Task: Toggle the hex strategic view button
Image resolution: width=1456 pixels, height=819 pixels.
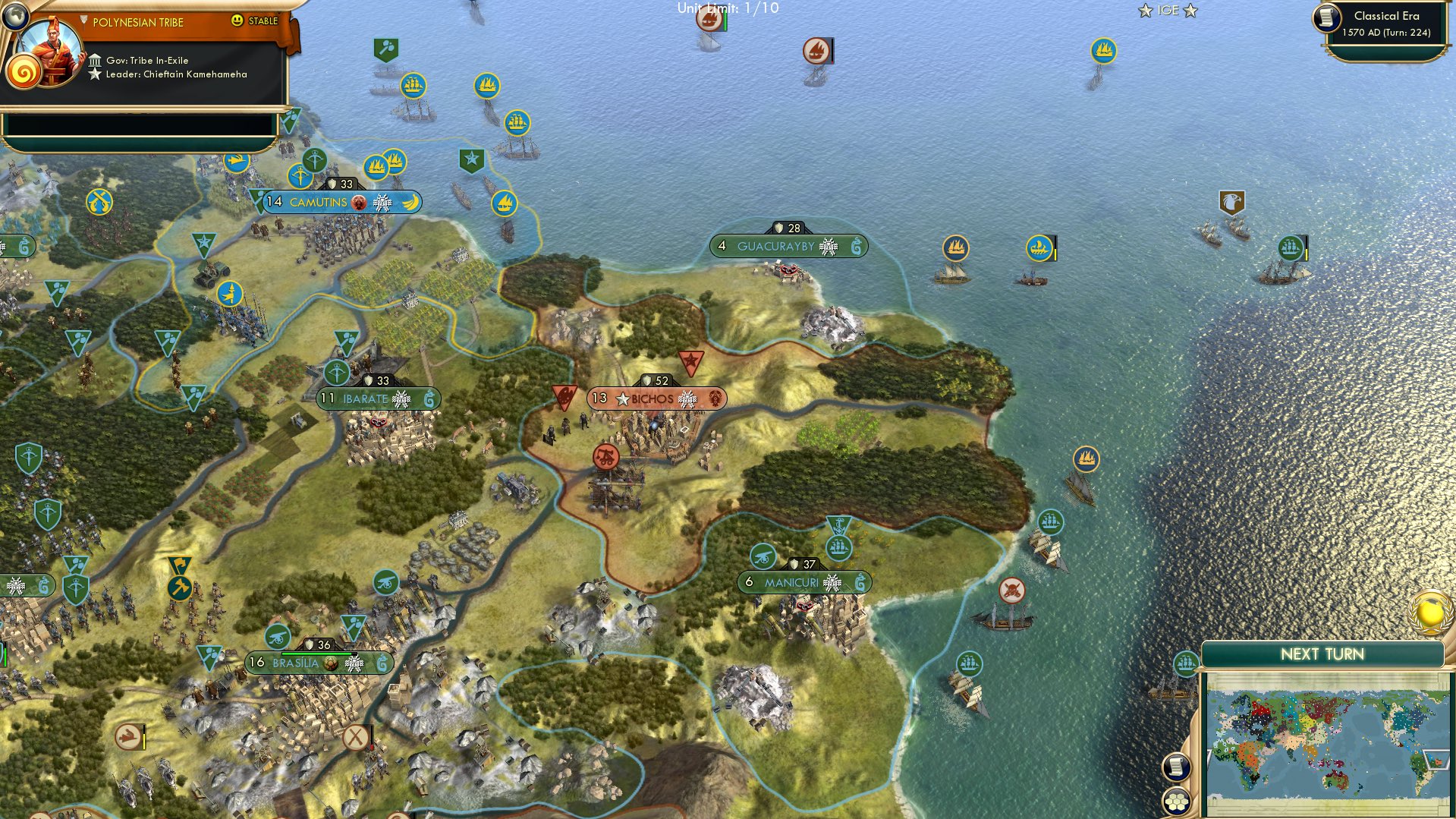Action: 1178,801
